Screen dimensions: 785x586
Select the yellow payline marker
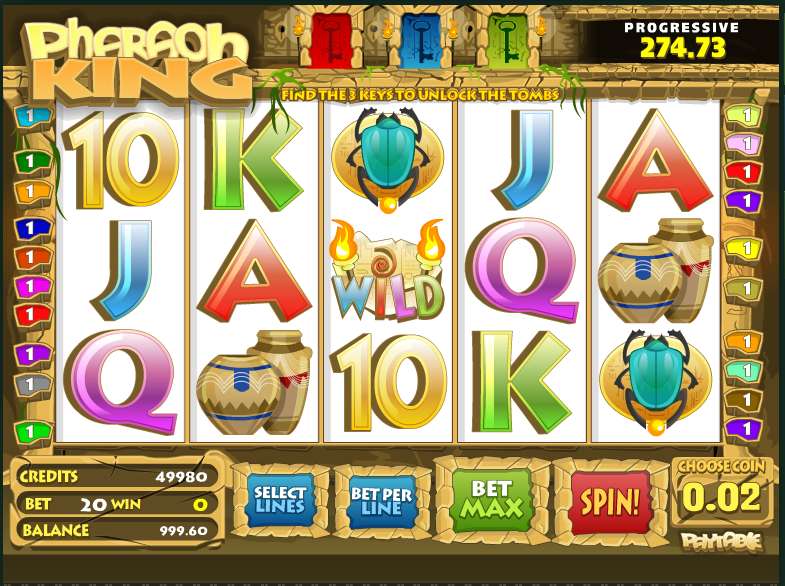[x=742, y=246]
